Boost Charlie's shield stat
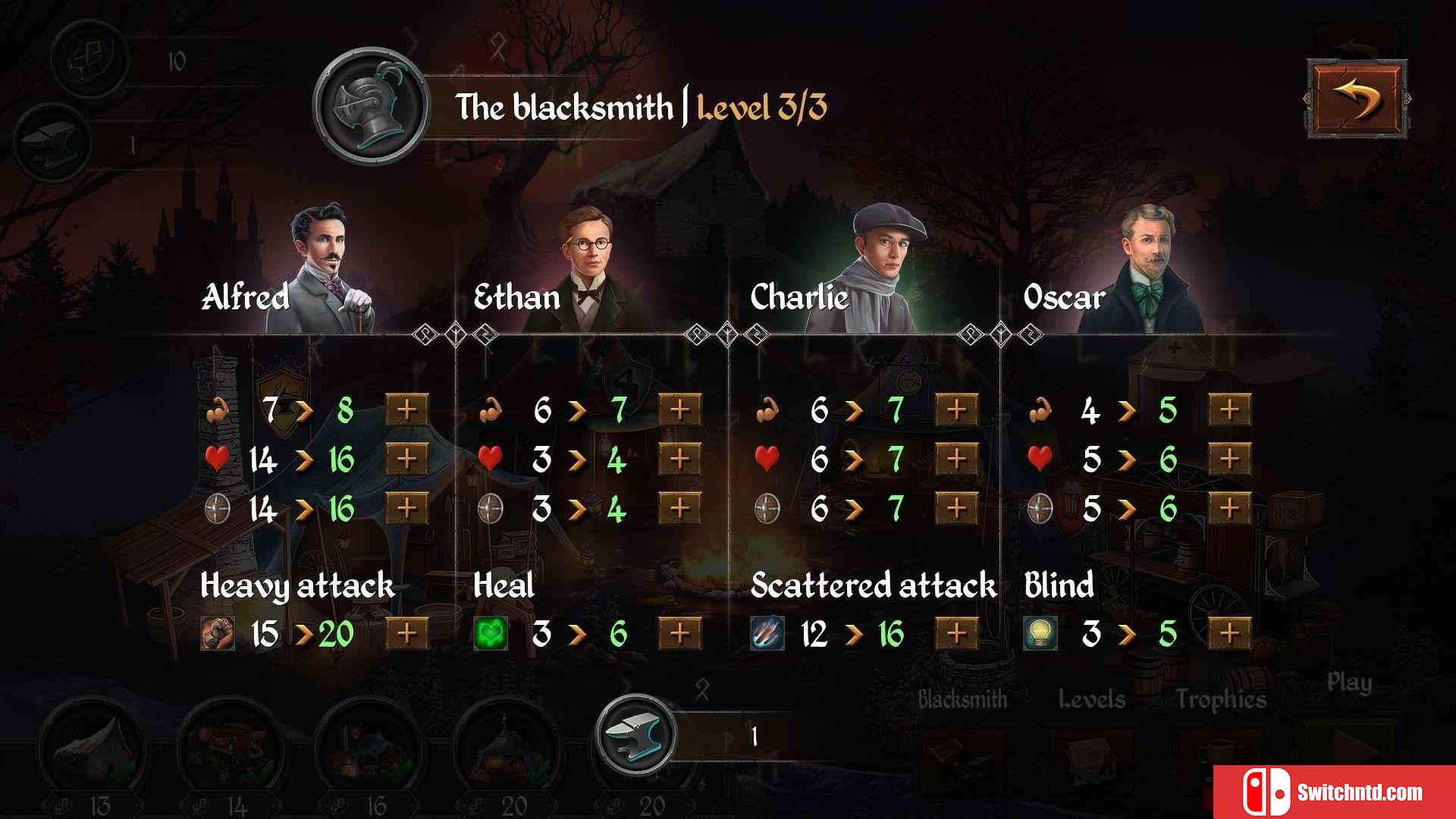This screenshot has height=819, width=1456. pyautogui.click(x=956, y=508)
